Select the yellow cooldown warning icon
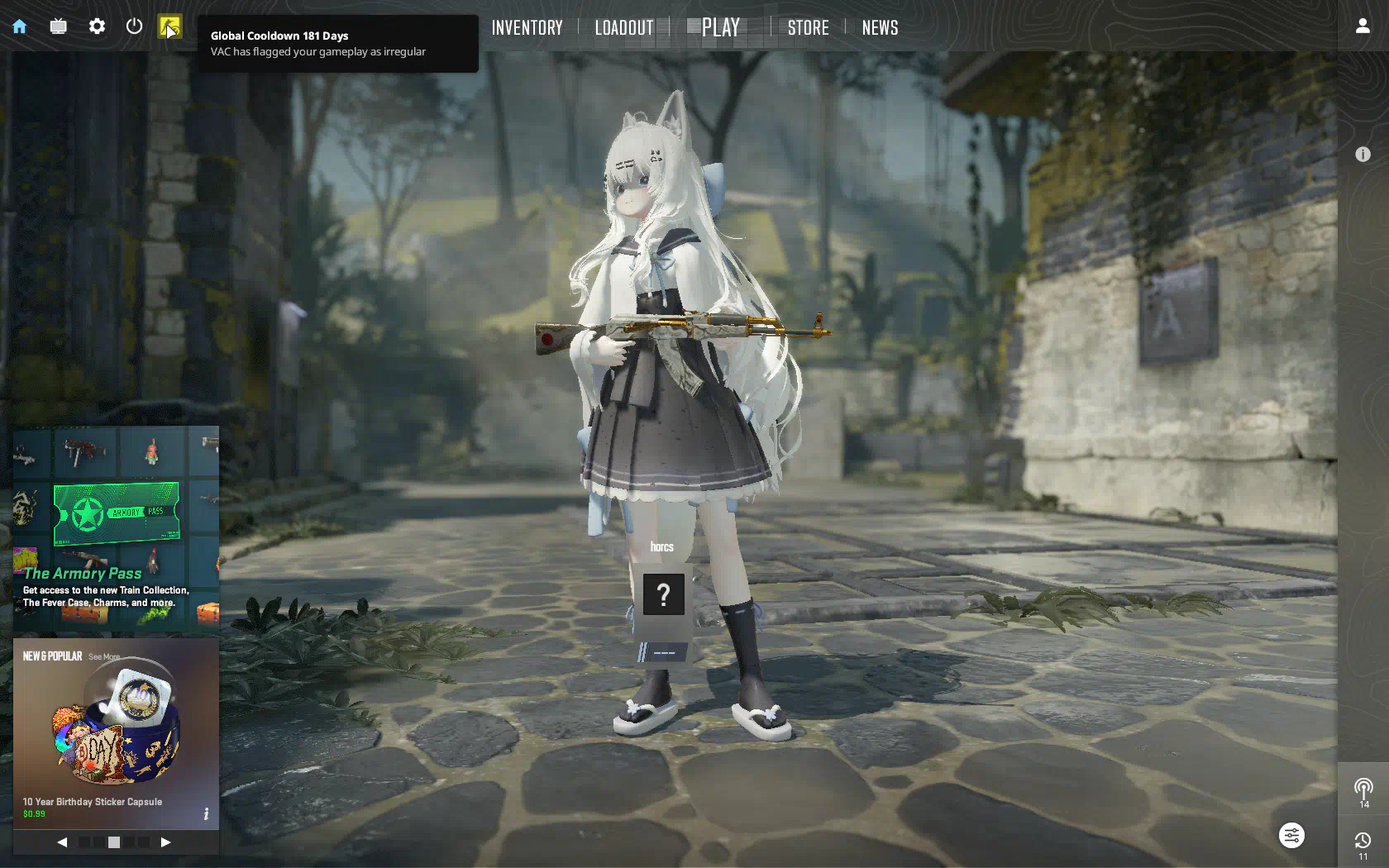 [x=170, y=27]
